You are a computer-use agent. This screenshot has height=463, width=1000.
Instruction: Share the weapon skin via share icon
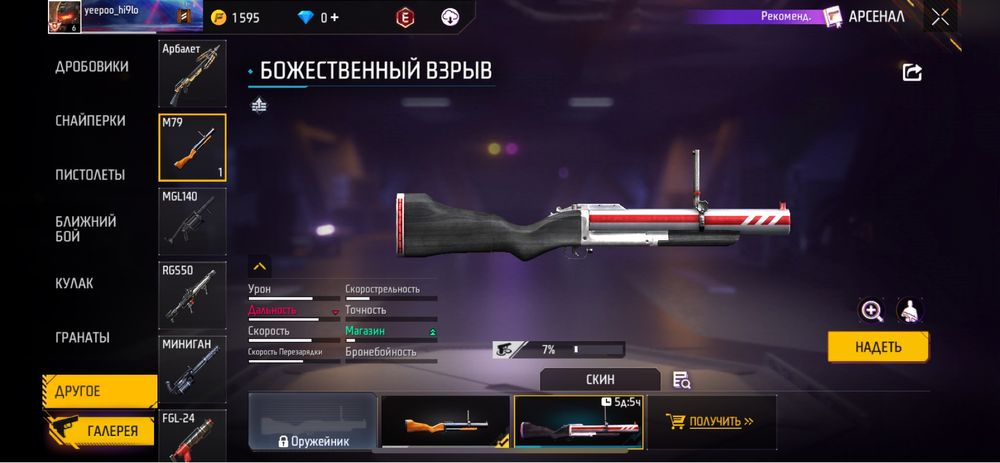[912, 72]
